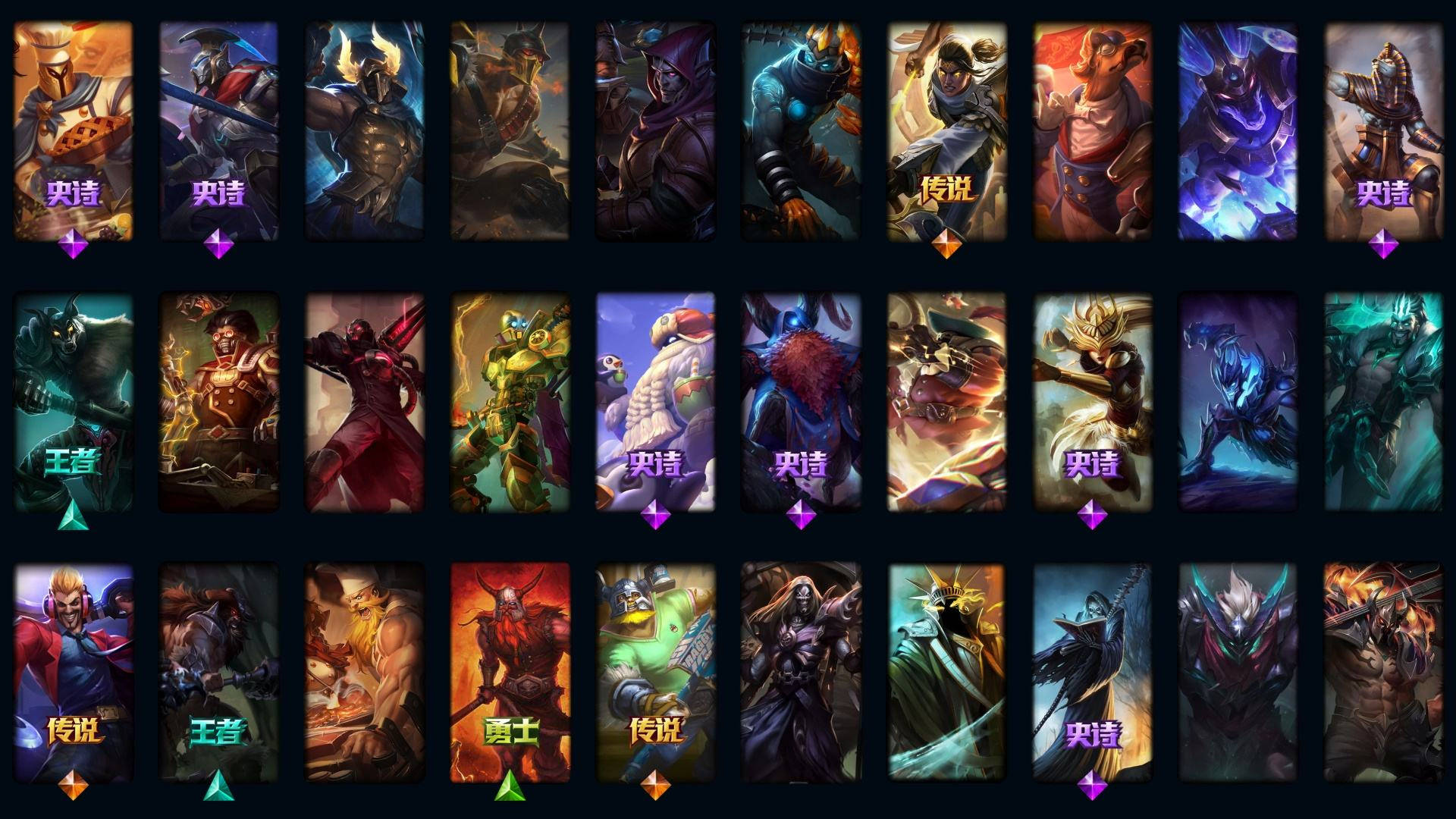This screenshot has height=819, width=1456.
Task: Select the blue cosmic armored creature card
Action: (1238, 130)
